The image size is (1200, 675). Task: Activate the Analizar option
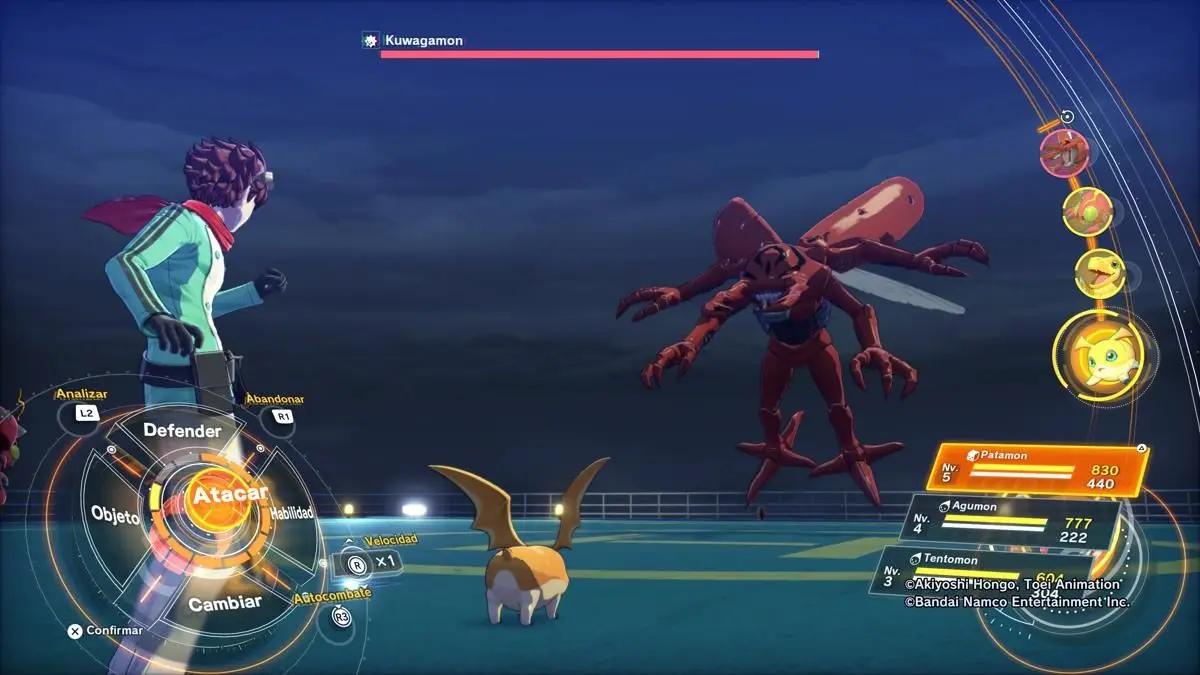pyautogui.click(x=86, y=411)
